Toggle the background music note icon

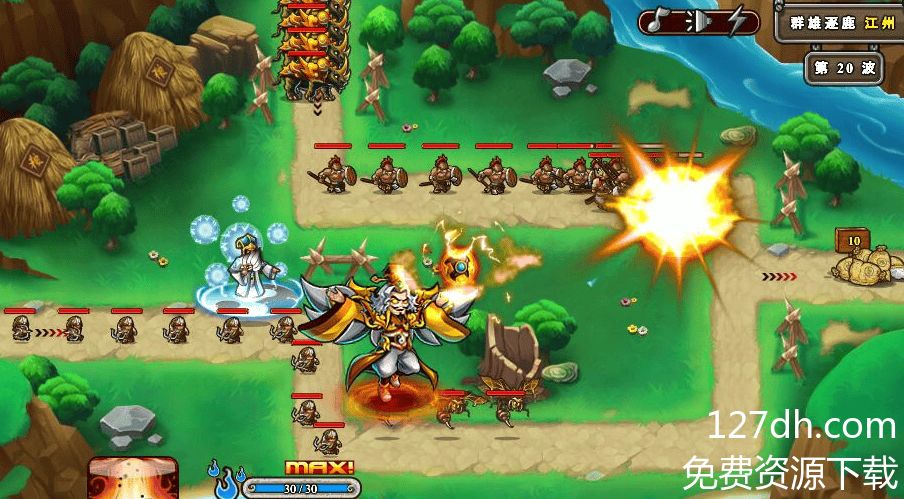(658, 21)
